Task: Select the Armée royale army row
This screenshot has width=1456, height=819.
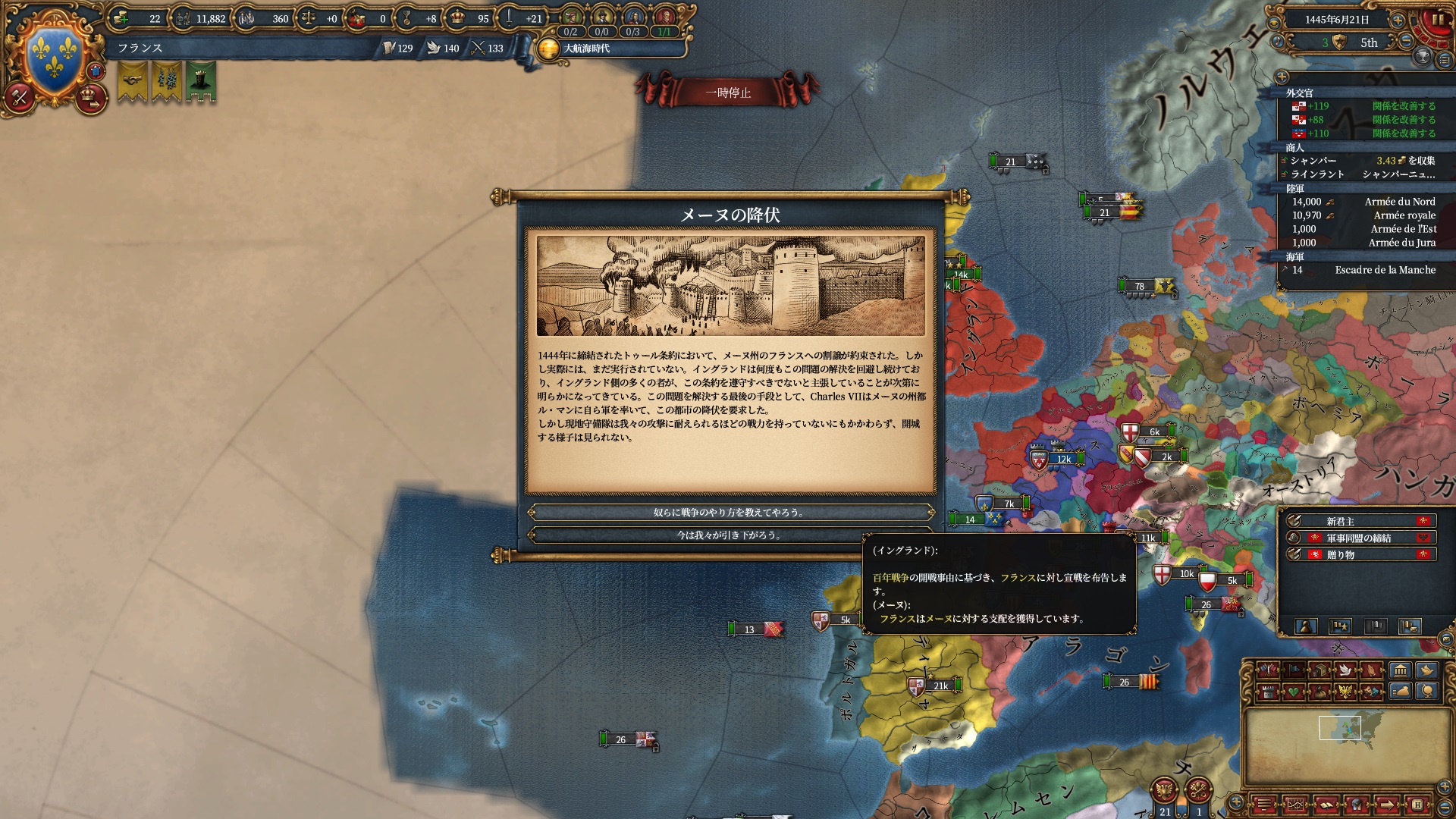Action: pos(1363,215)
